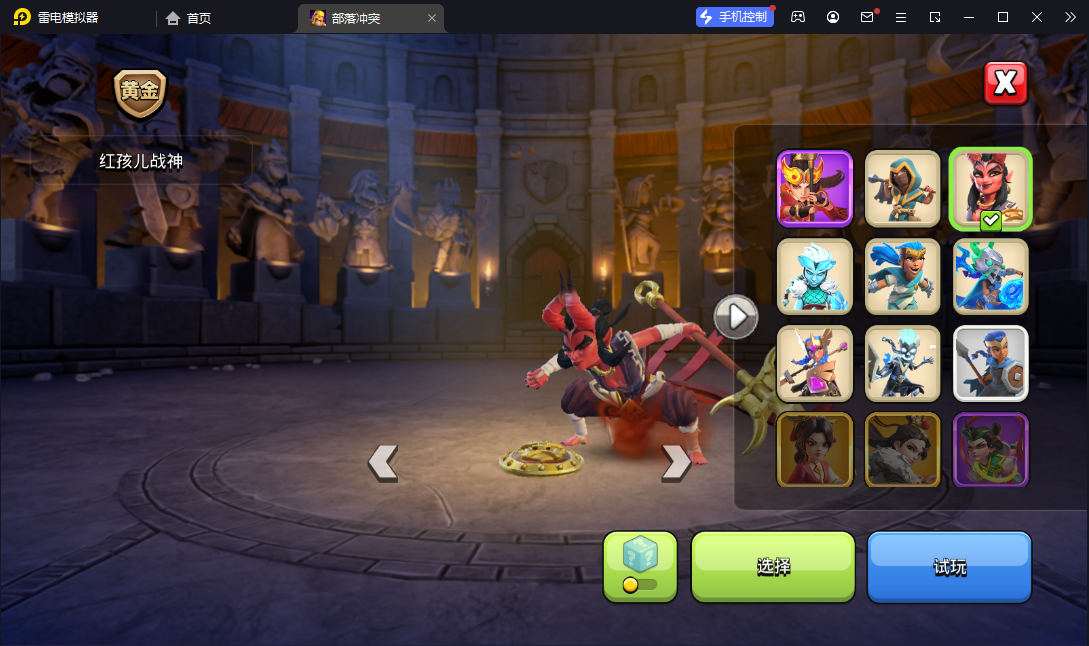Show the next skin with right arrow

pos(676,462)
